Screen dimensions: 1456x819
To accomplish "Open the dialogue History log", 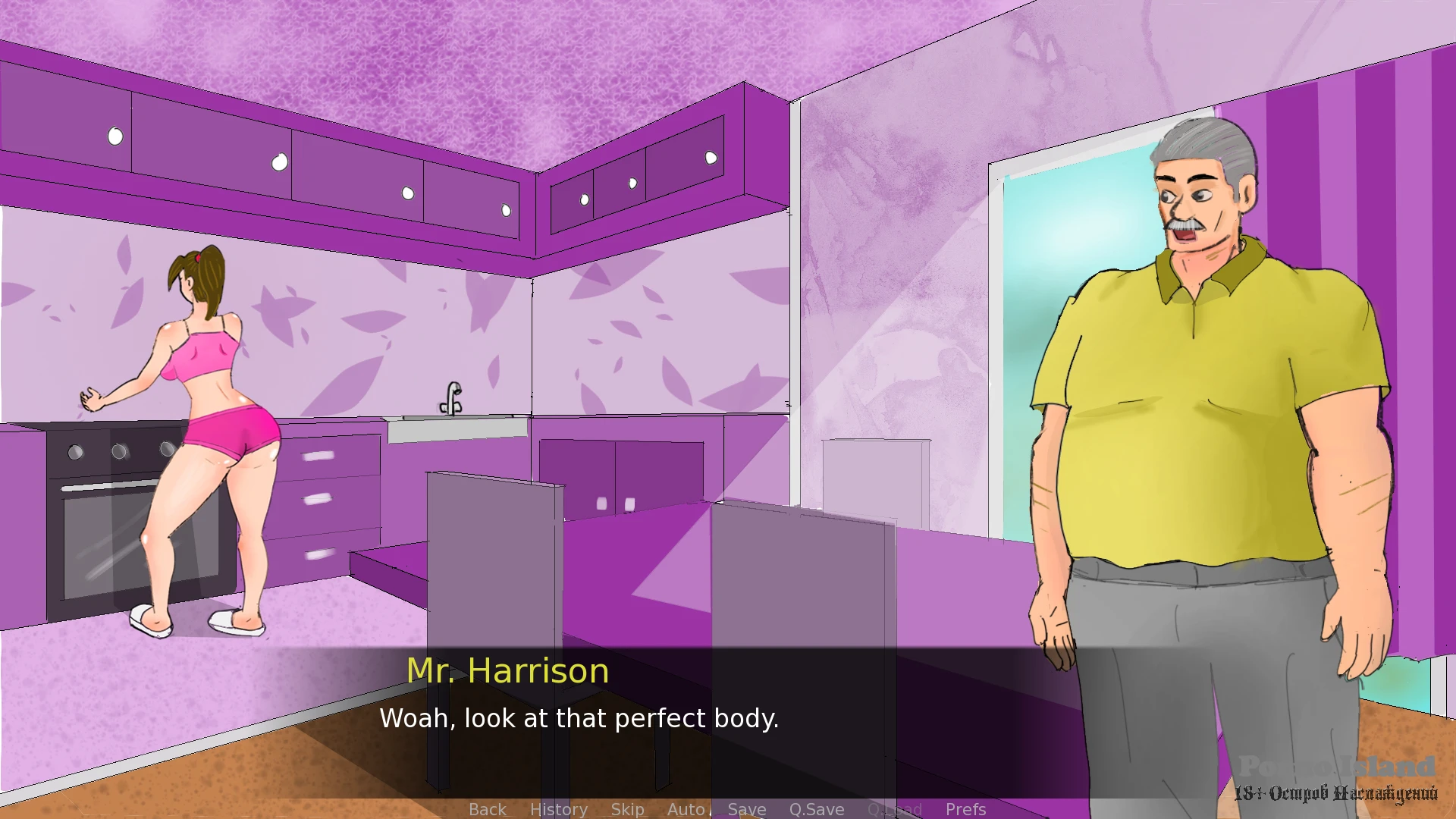I will click(x=558, y=809).
